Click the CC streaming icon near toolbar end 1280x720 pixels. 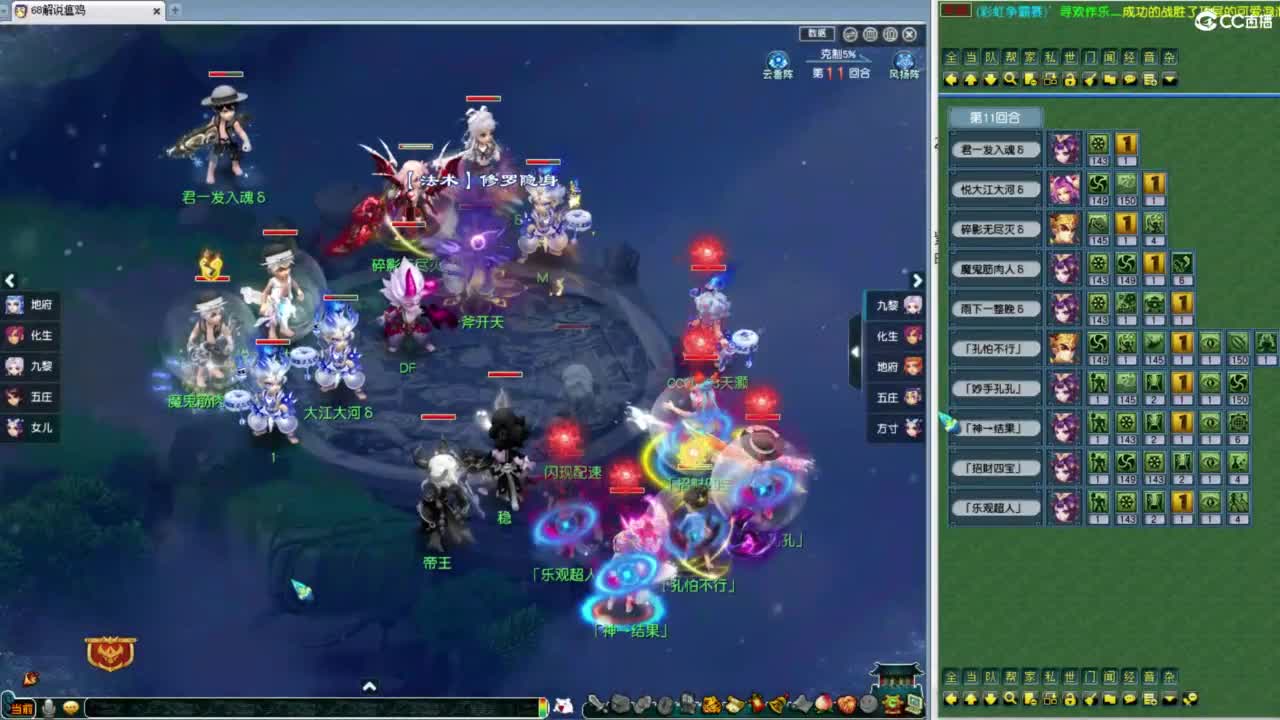tap(893, 704)
